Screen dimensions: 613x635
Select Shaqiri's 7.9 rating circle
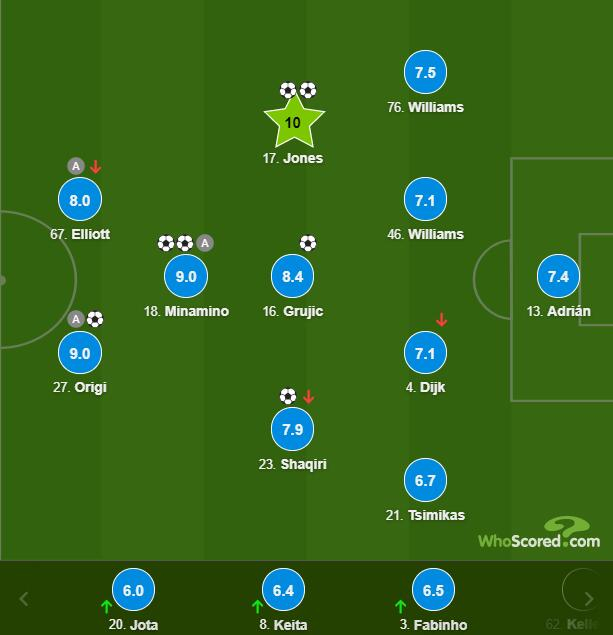(x=292, y=429)
